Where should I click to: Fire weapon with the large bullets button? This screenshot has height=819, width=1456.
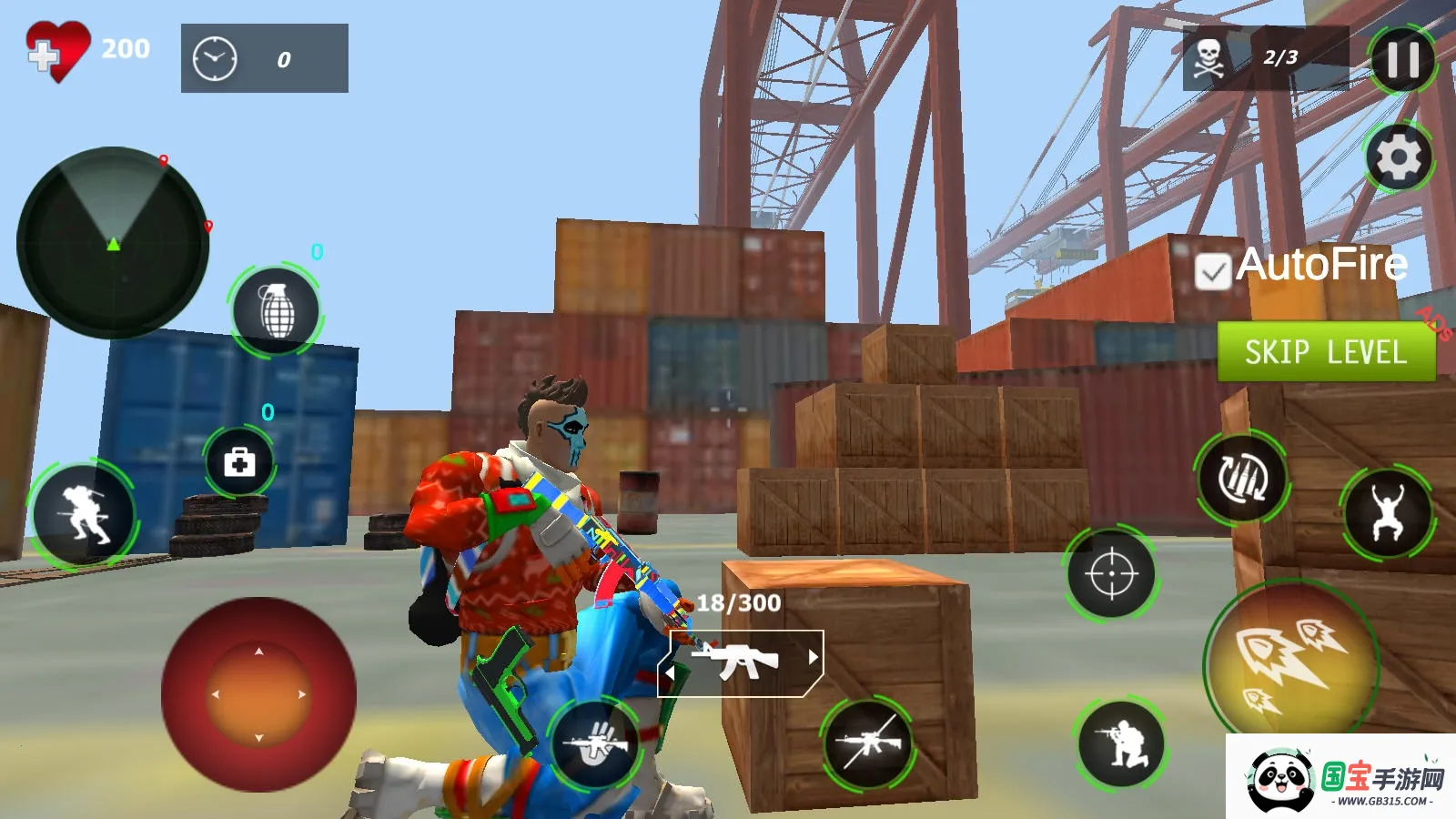coord(1291,662)
